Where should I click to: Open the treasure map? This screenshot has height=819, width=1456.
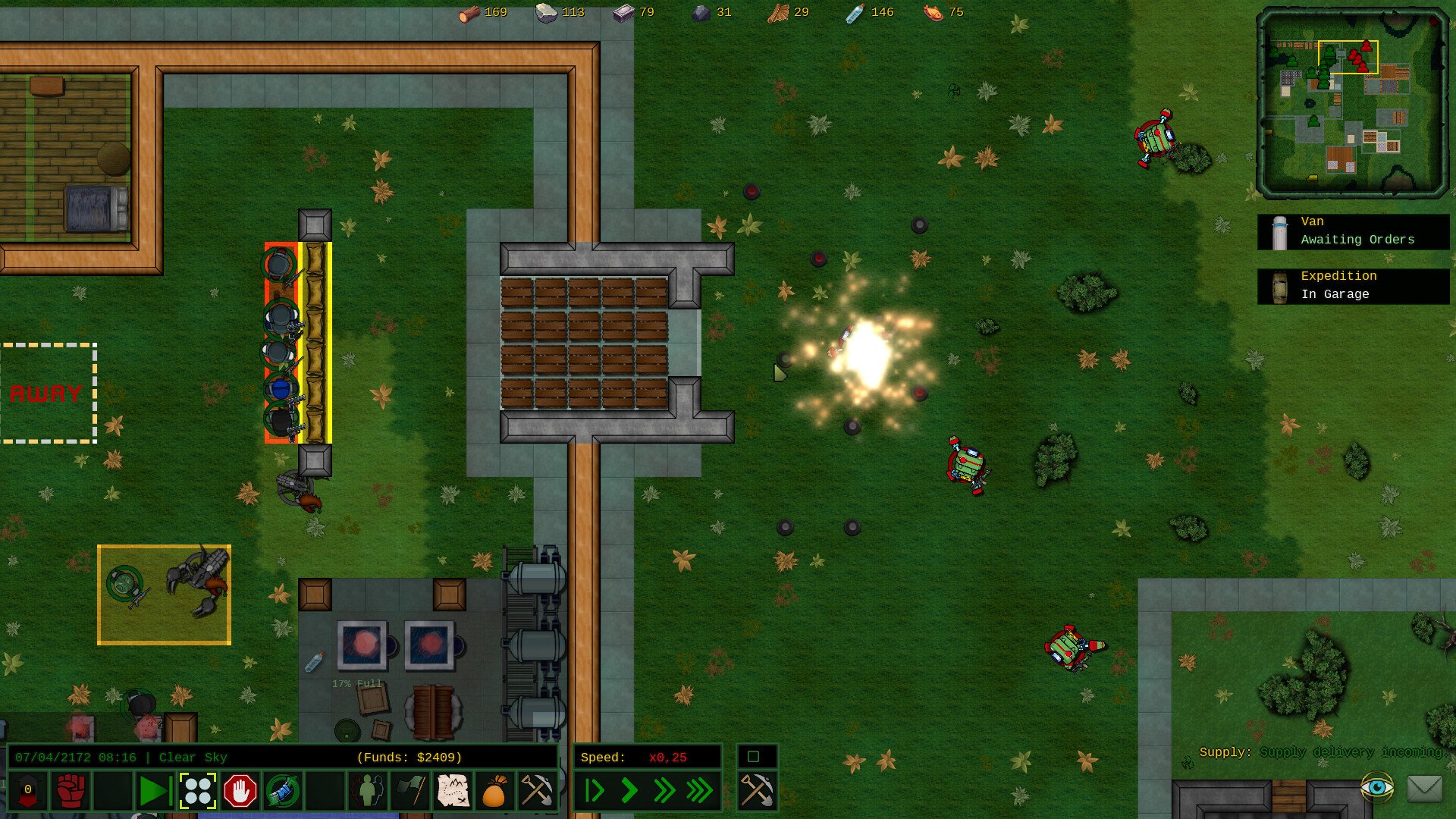453,791
